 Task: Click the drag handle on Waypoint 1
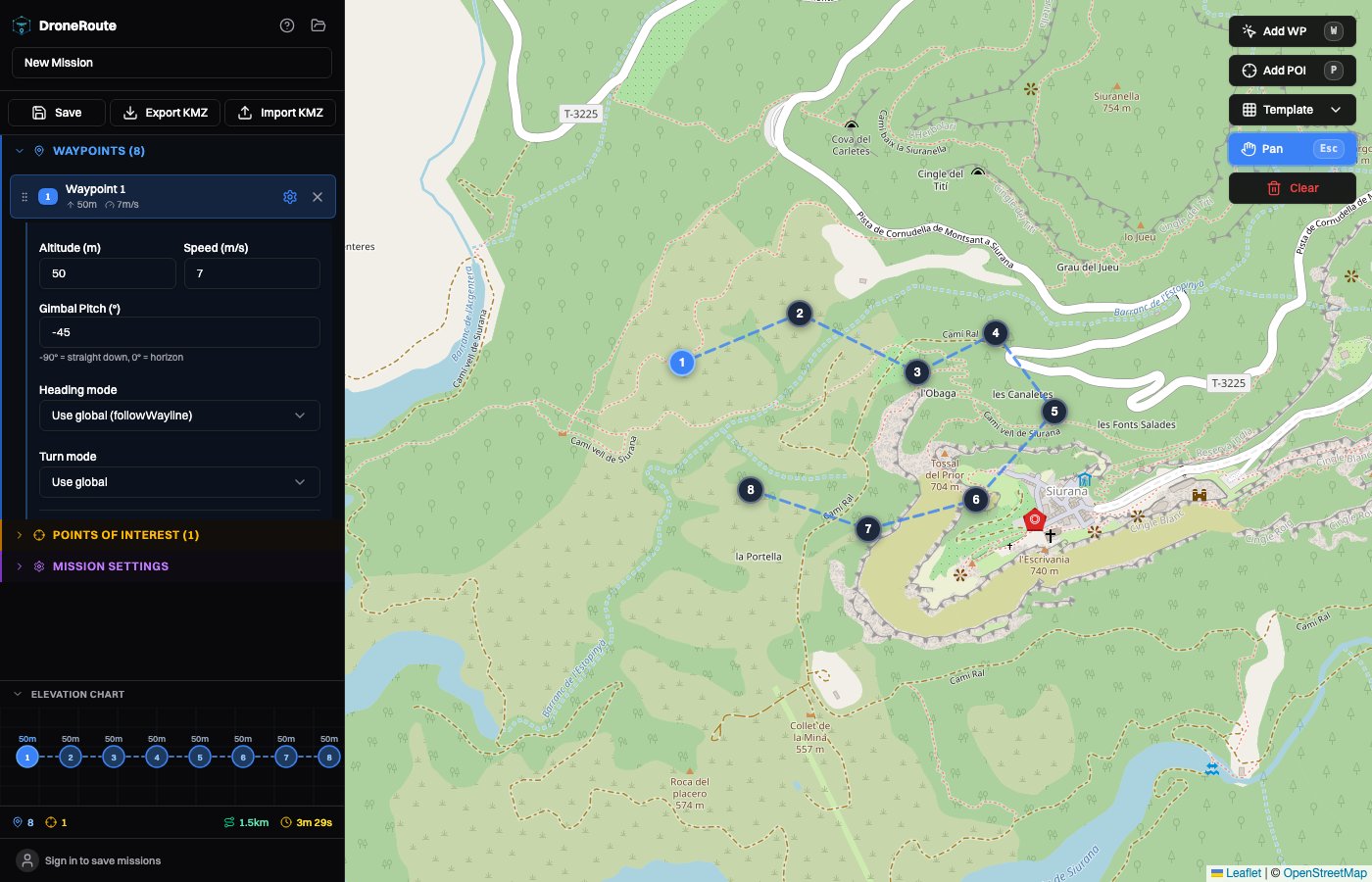(x=24, y=197)
